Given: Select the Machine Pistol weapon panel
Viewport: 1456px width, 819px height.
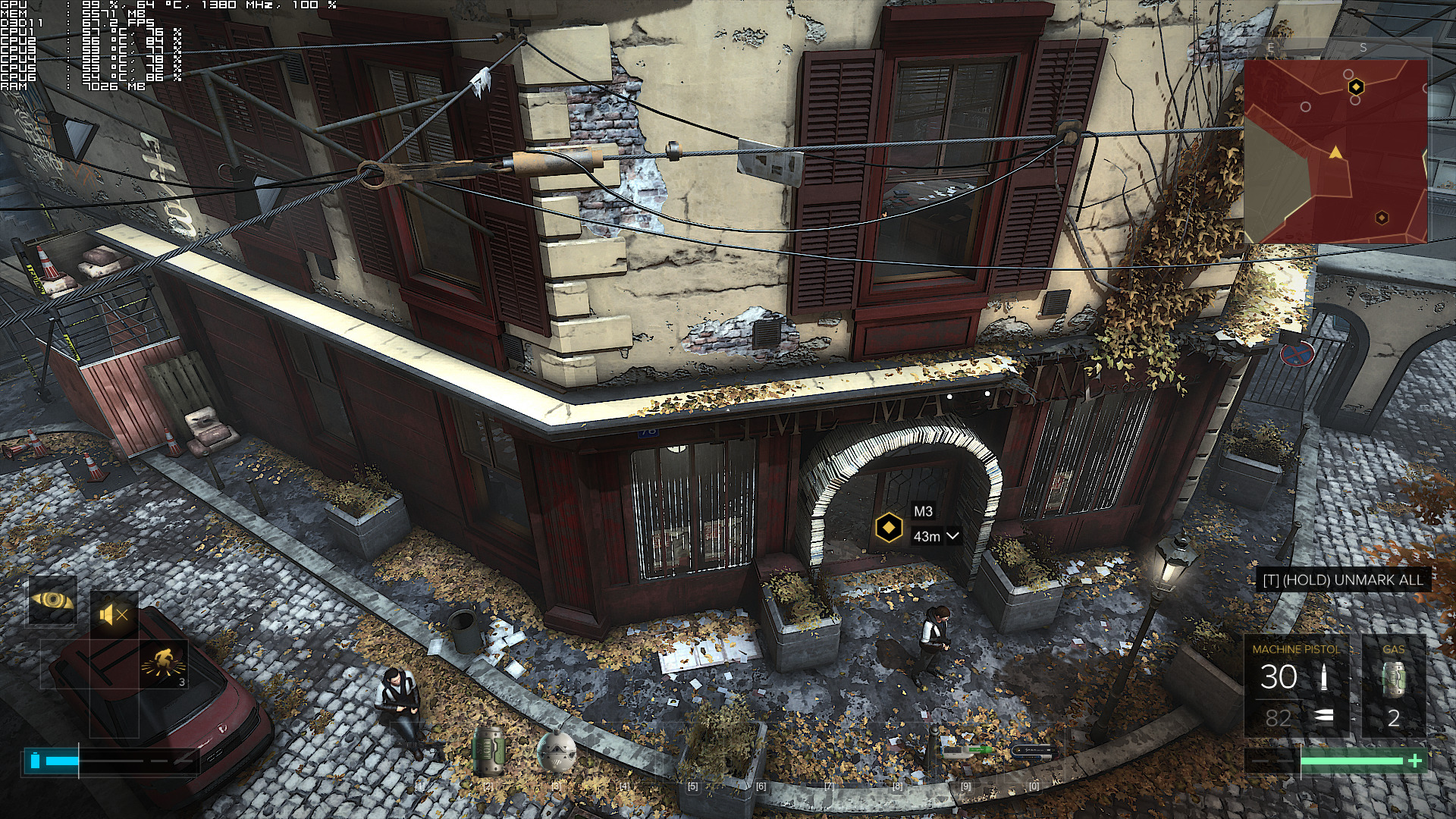Looking at the screenshot, I should click(1296, 686).
